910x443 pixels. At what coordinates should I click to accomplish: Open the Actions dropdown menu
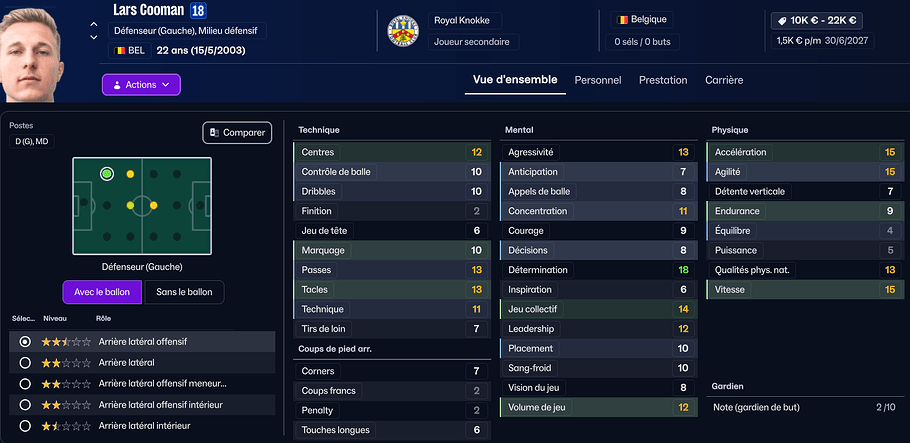pos(141,85)
